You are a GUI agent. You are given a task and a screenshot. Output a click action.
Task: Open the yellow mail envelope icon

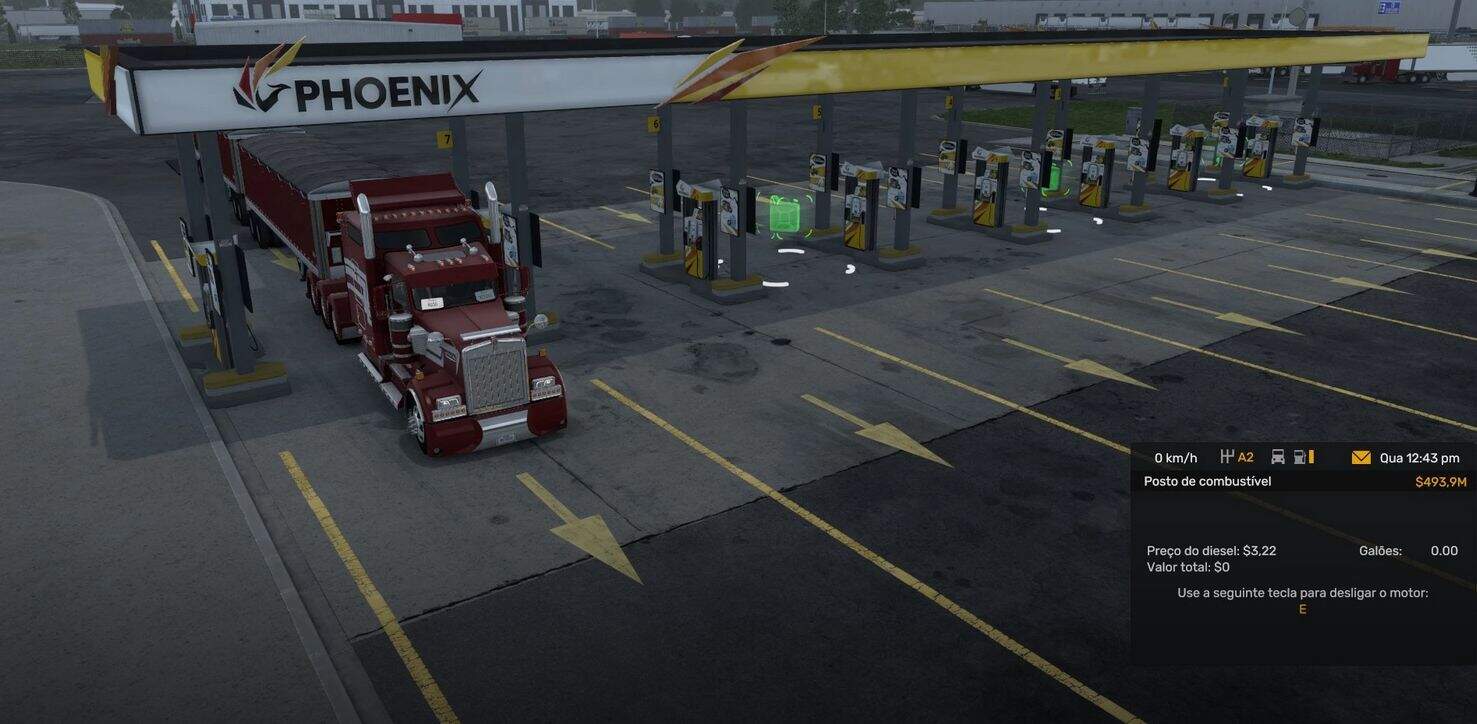[x=1361, y=458]
